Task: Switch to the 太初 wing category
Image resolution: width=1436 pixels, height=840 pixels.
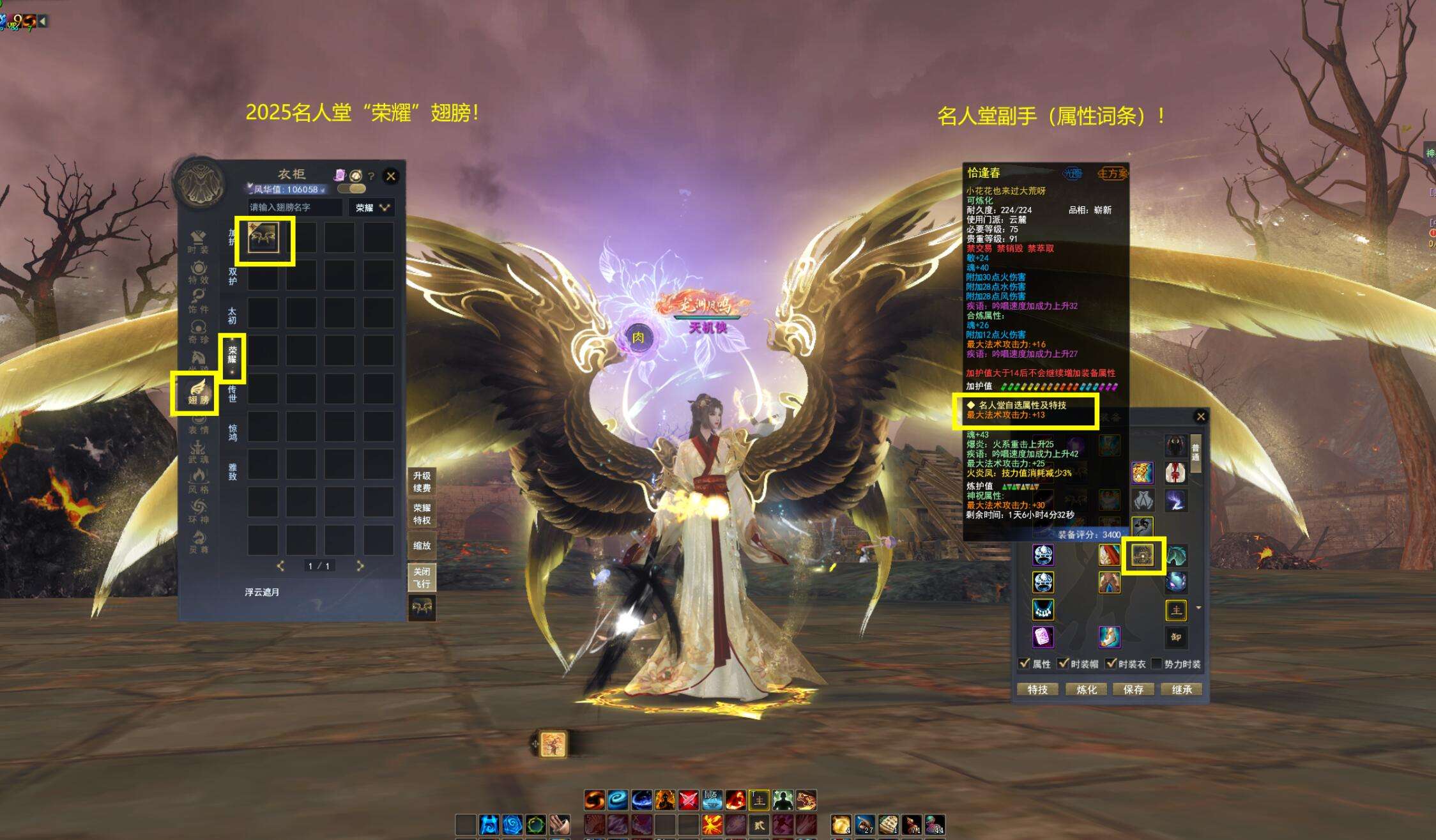Action: (x=233, y=316)
